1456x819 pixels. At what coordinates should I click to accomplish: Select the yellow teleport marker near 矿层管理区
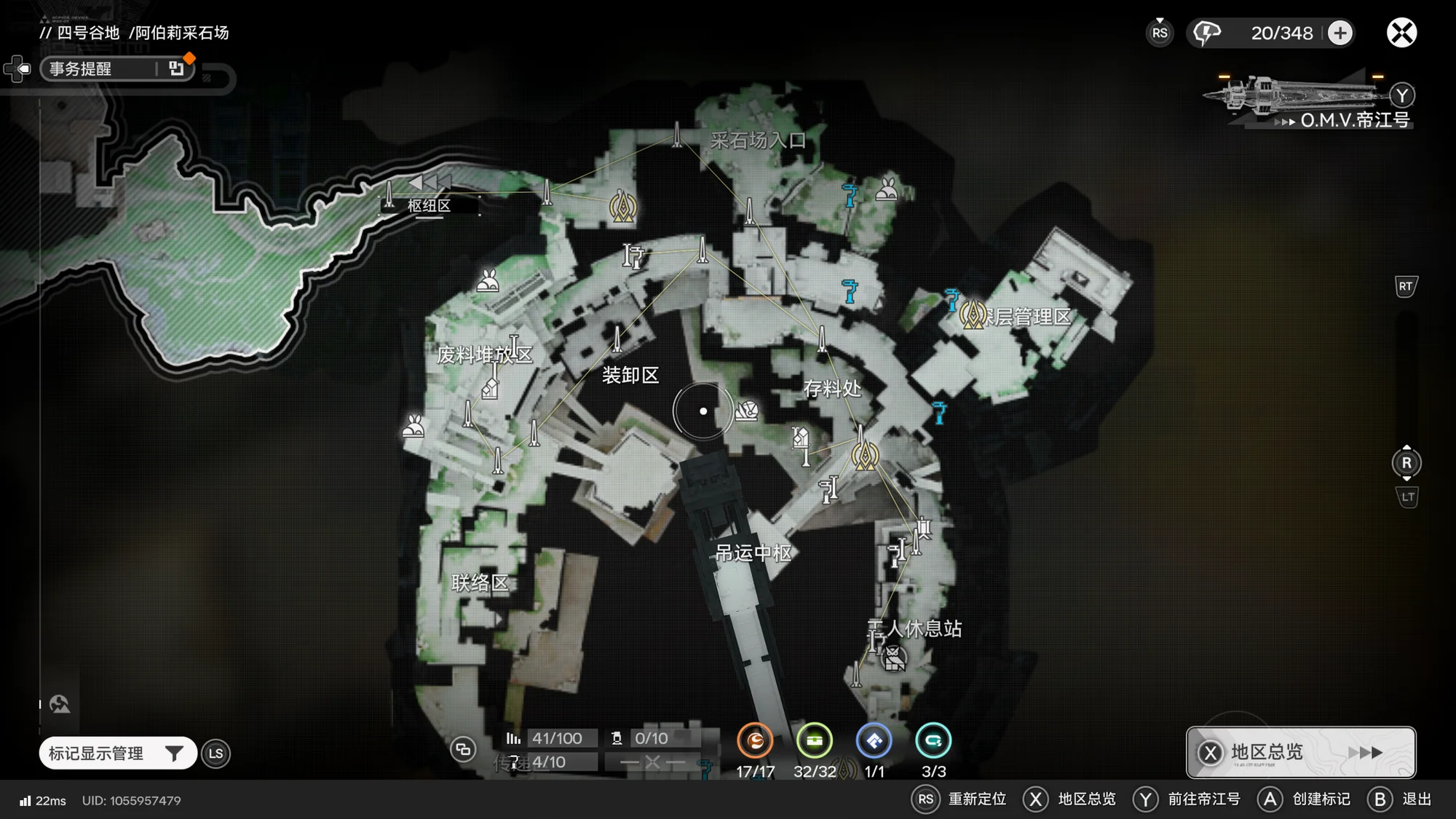click(x=973, y=315)
